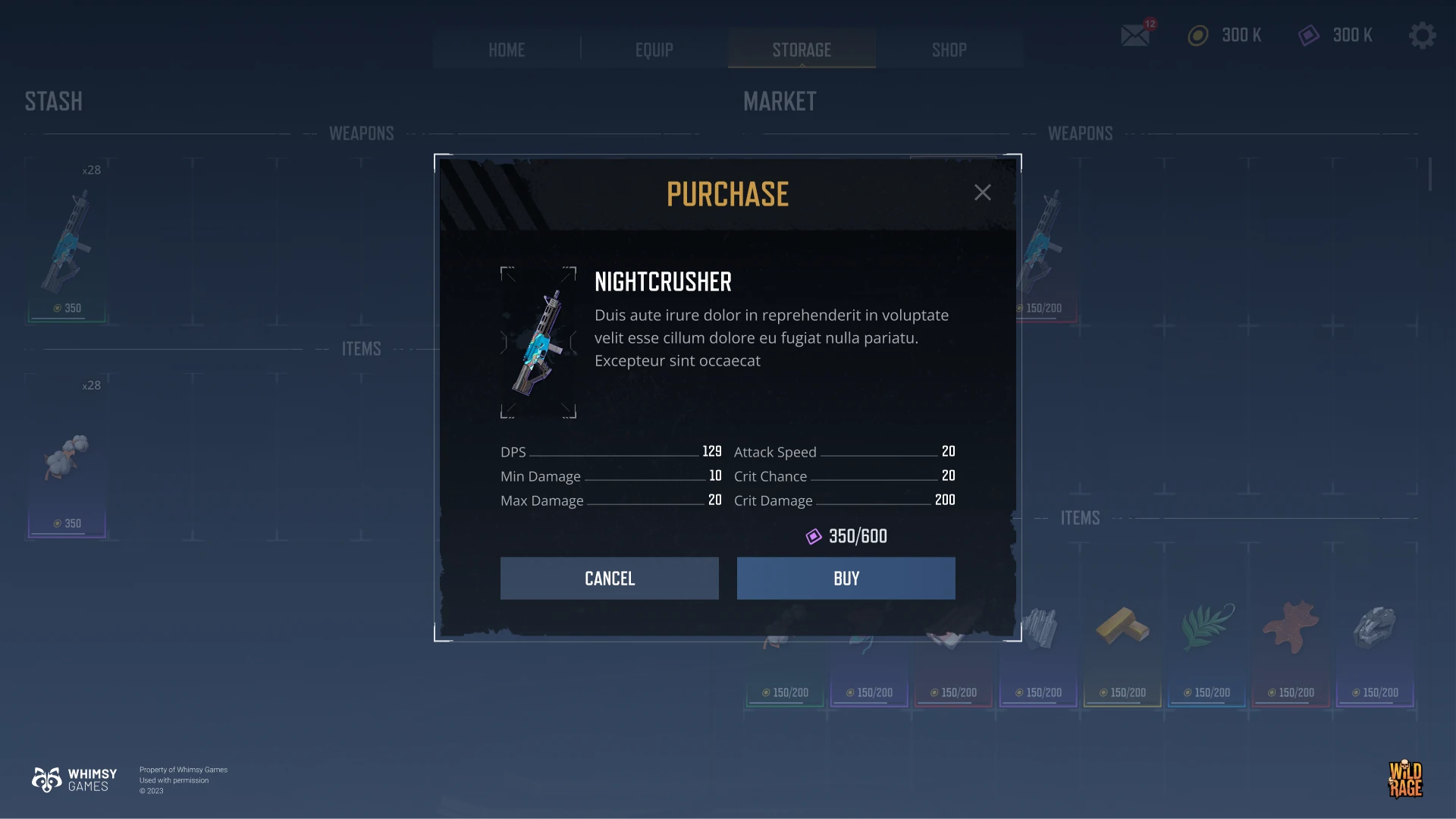Select the orange hide market item
The height and width of the screenshot is (819, 1456).
coord(1291,628)
